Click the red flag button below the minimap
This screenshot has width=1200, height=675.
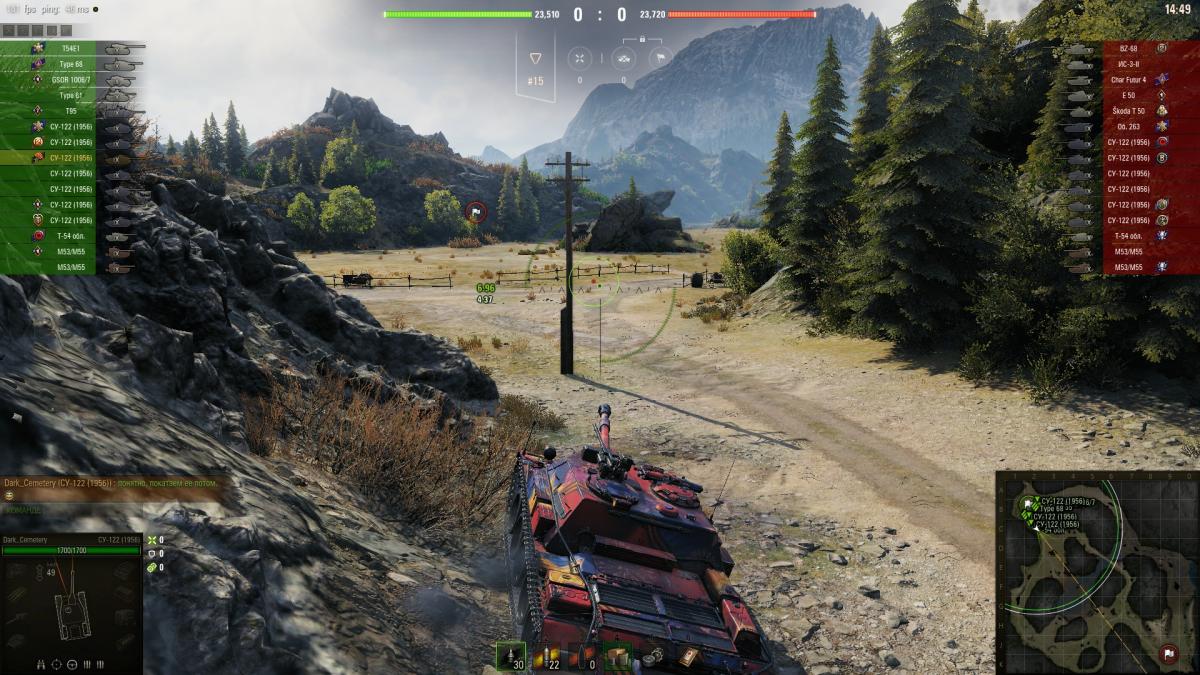click(x=1167, y=655)
